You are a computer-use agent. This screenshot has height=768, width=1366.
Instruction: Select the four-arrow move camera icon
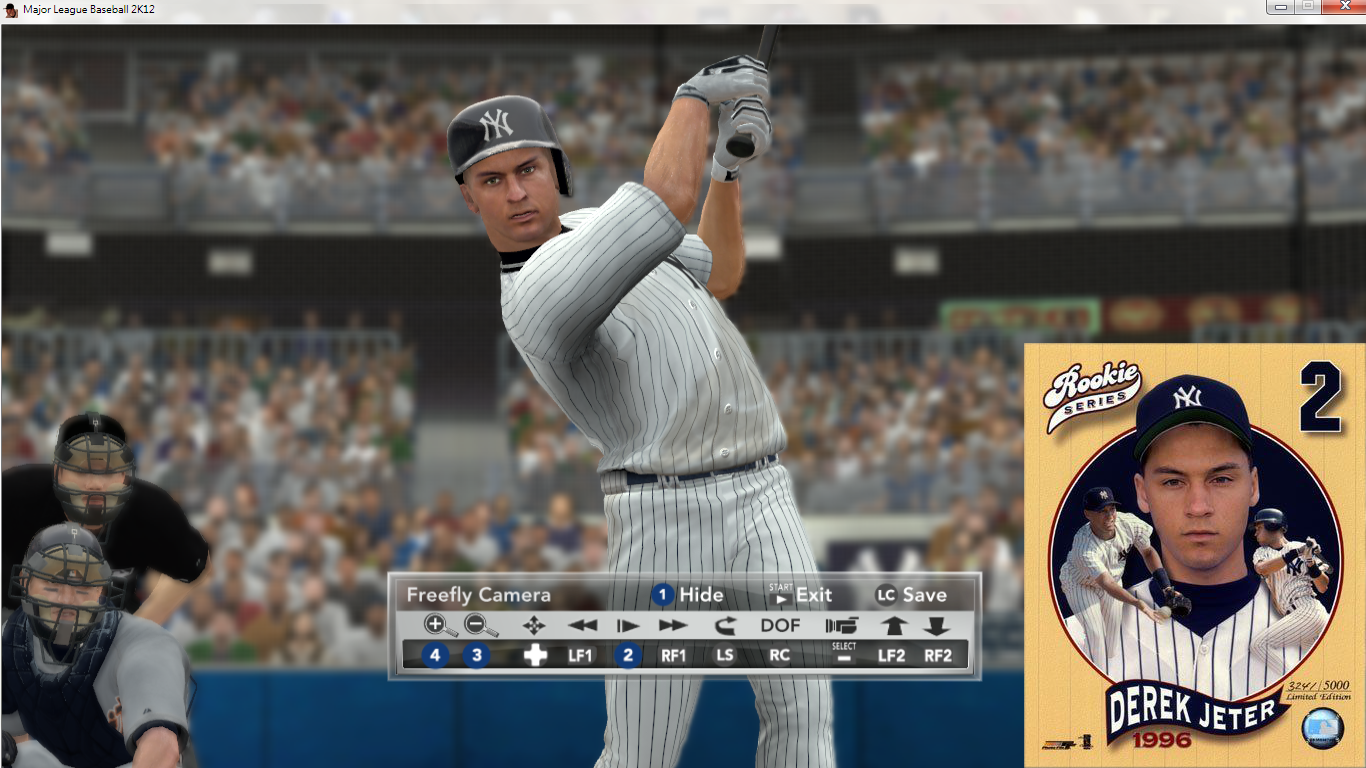tap(534, 626)
